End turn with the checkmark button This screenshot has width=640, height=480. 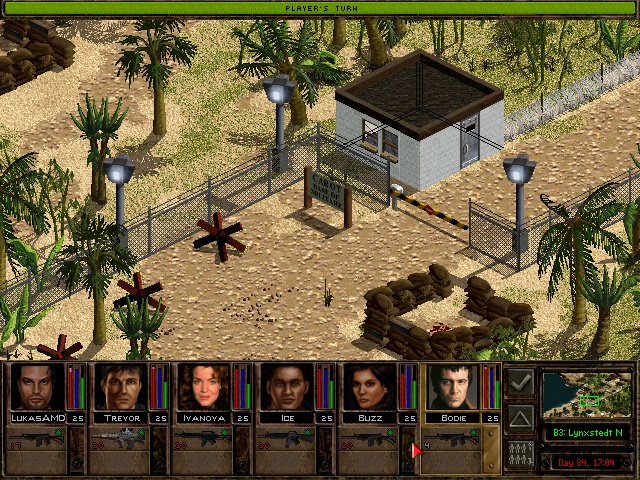click(x=520, y=384)
